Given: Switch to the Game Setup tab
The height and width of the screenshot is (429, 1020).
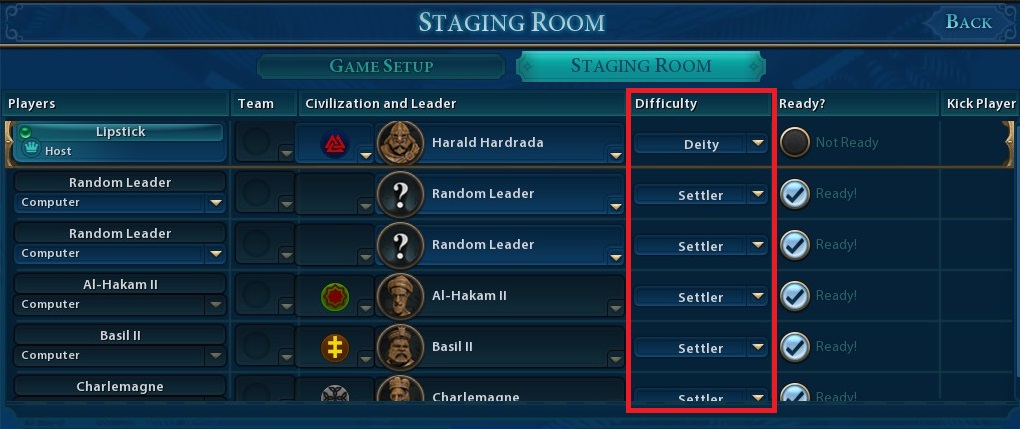Looking at the screenshot, I should pos(381,67).
